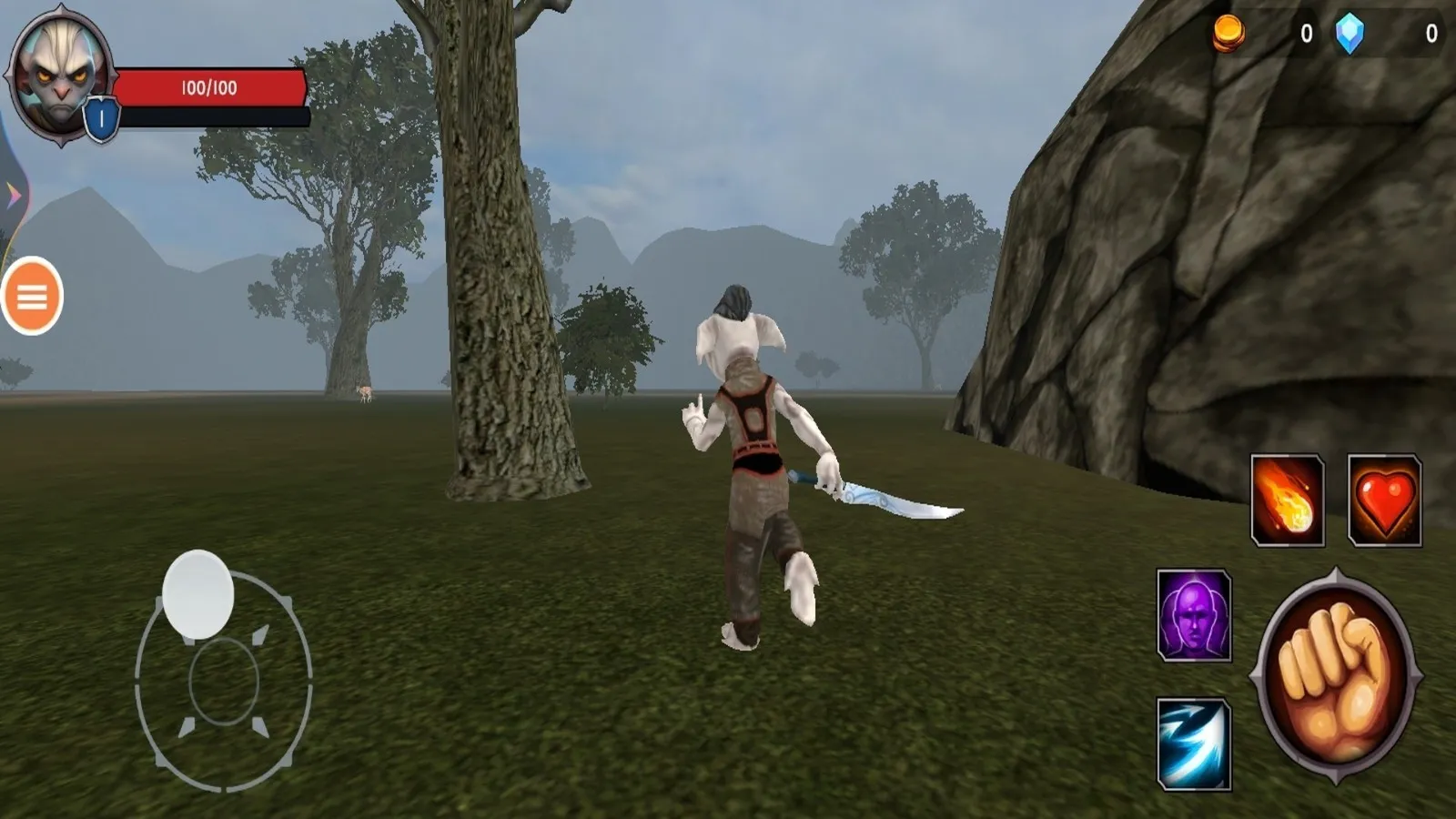The width and height of the screenshot is (1456, 819).
Task: Activate the fireball skill
Action: point(1287,500)
